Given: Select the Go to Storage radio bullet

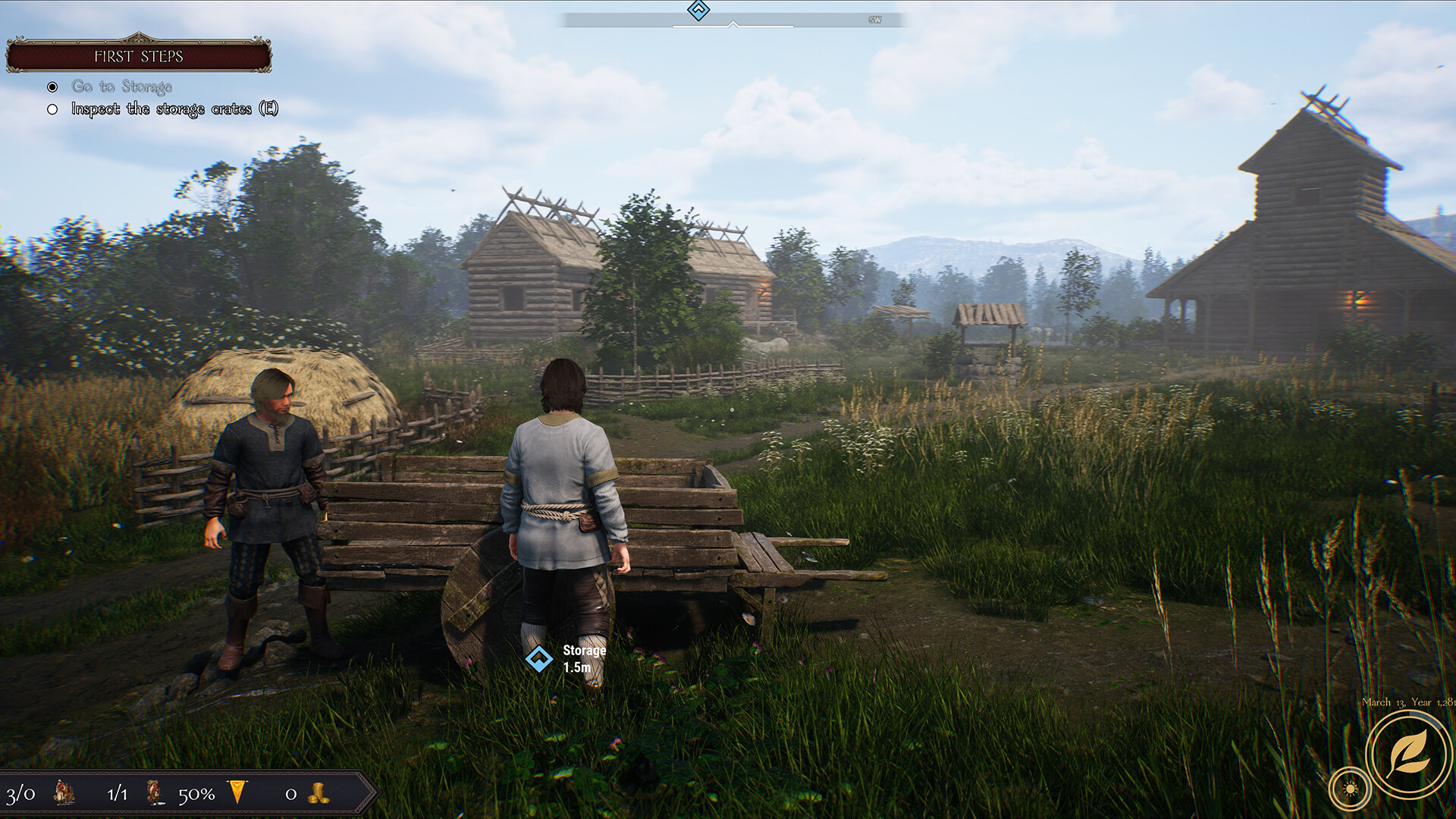Looking at the screenshot, I should click(51, 87).
